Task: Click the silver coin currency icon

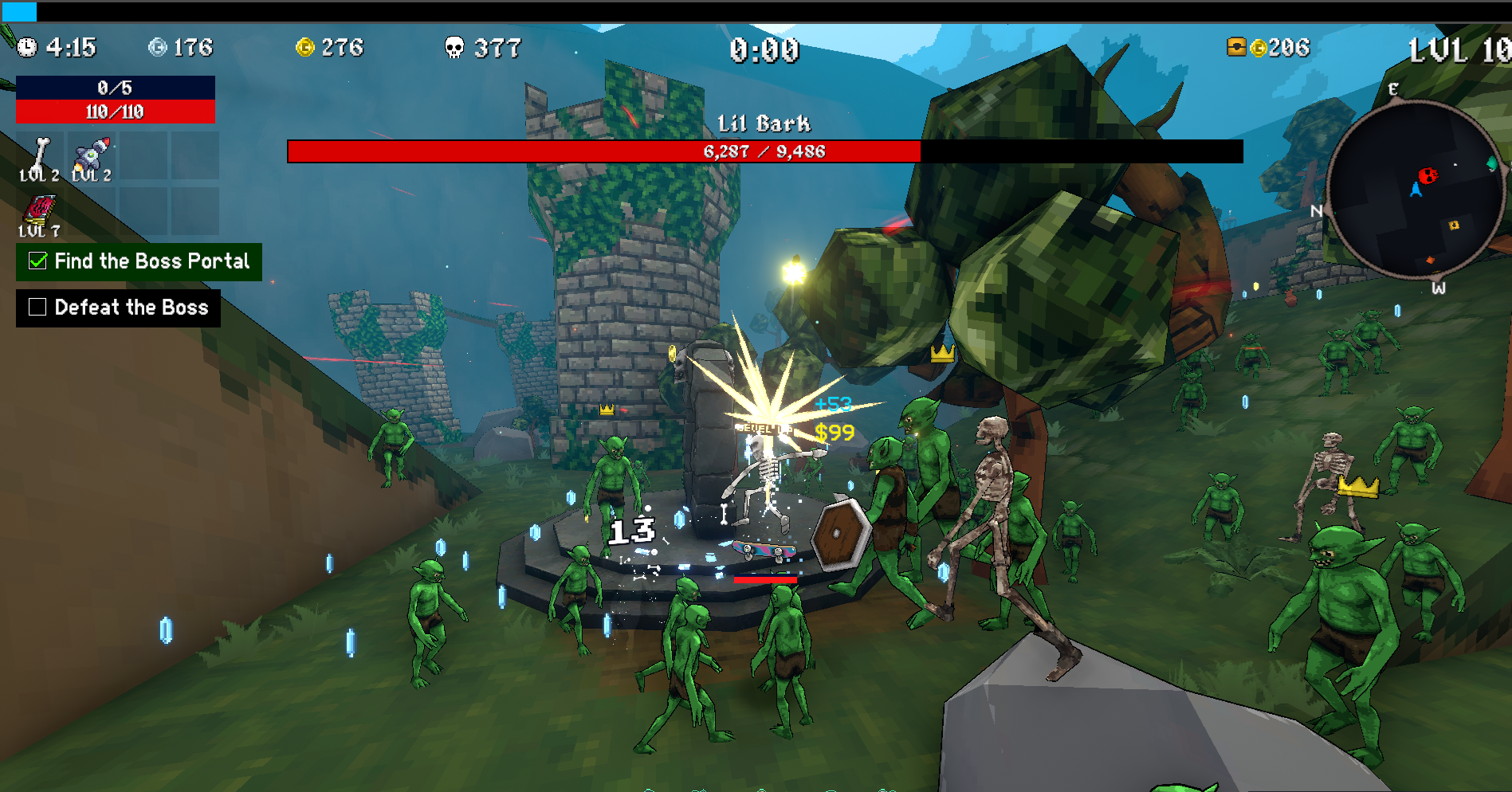Action: [157, 48]
